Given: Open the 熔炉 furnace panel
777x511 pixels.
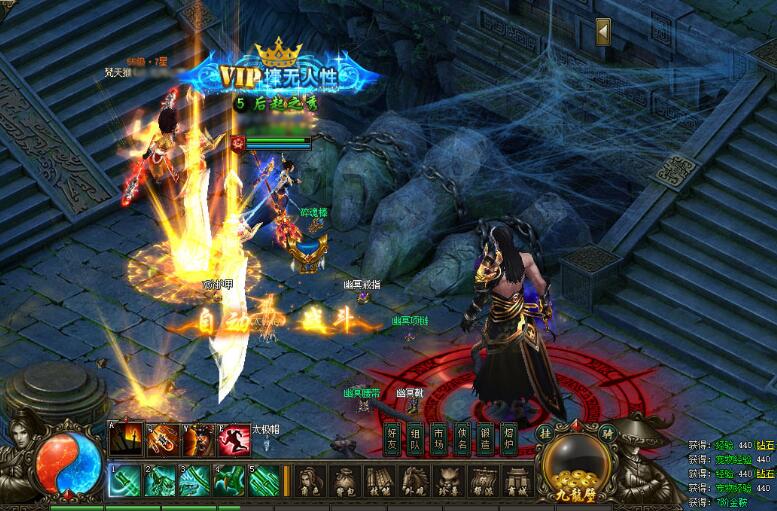Looking at the screenshot, I should pos(509,438).
